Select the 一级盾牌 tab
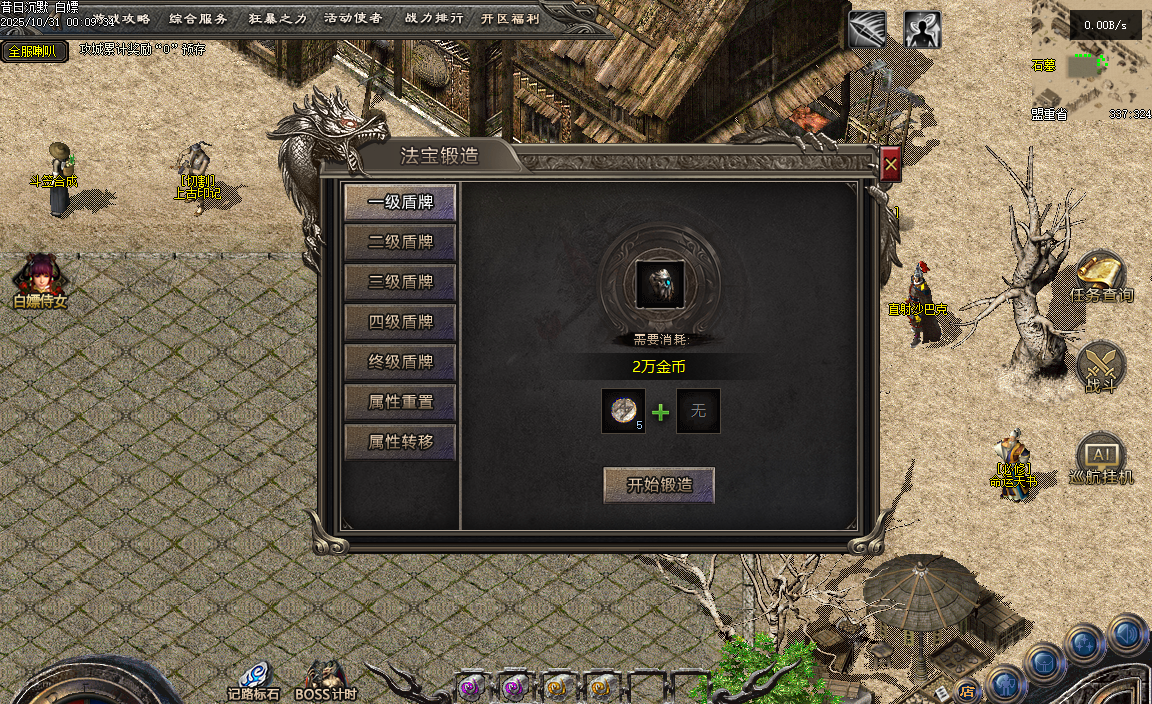This screenshot has width=1152, height=704. tap(400, 202)
